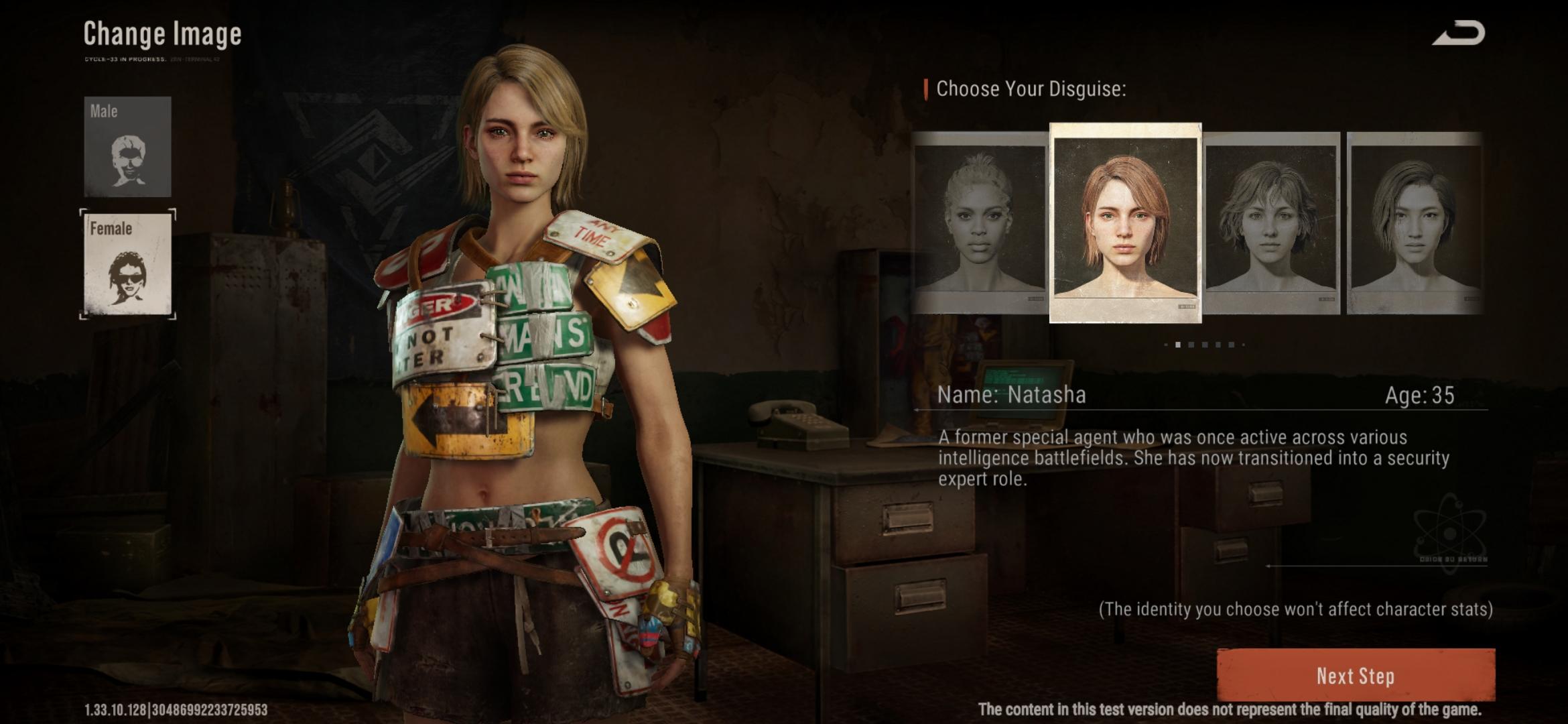This screenshot has height=724, width=1568.
Task: Pick the braided-hair woman portrait
Action: pos(979,223)
